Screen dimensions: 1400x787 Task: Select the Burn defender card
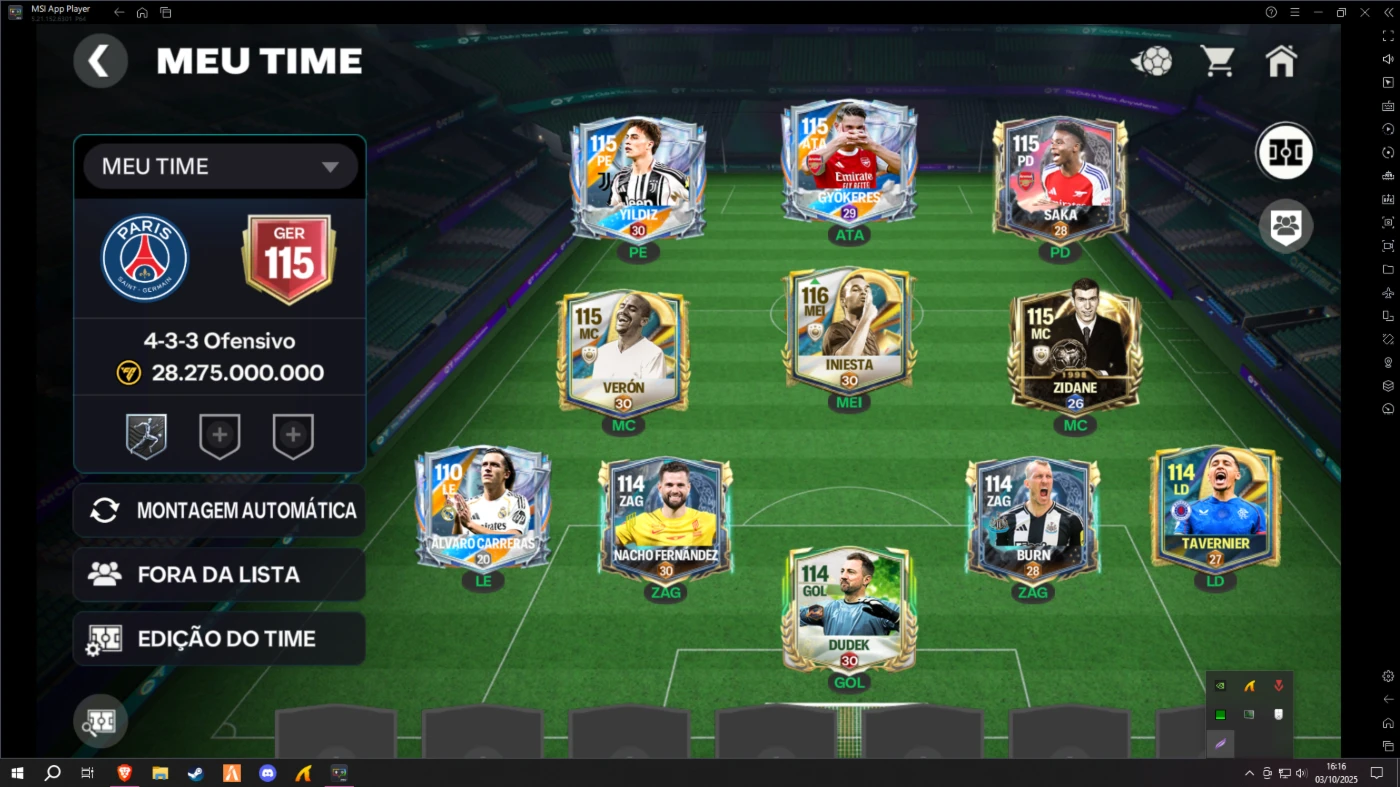(x=1032, y=520)
